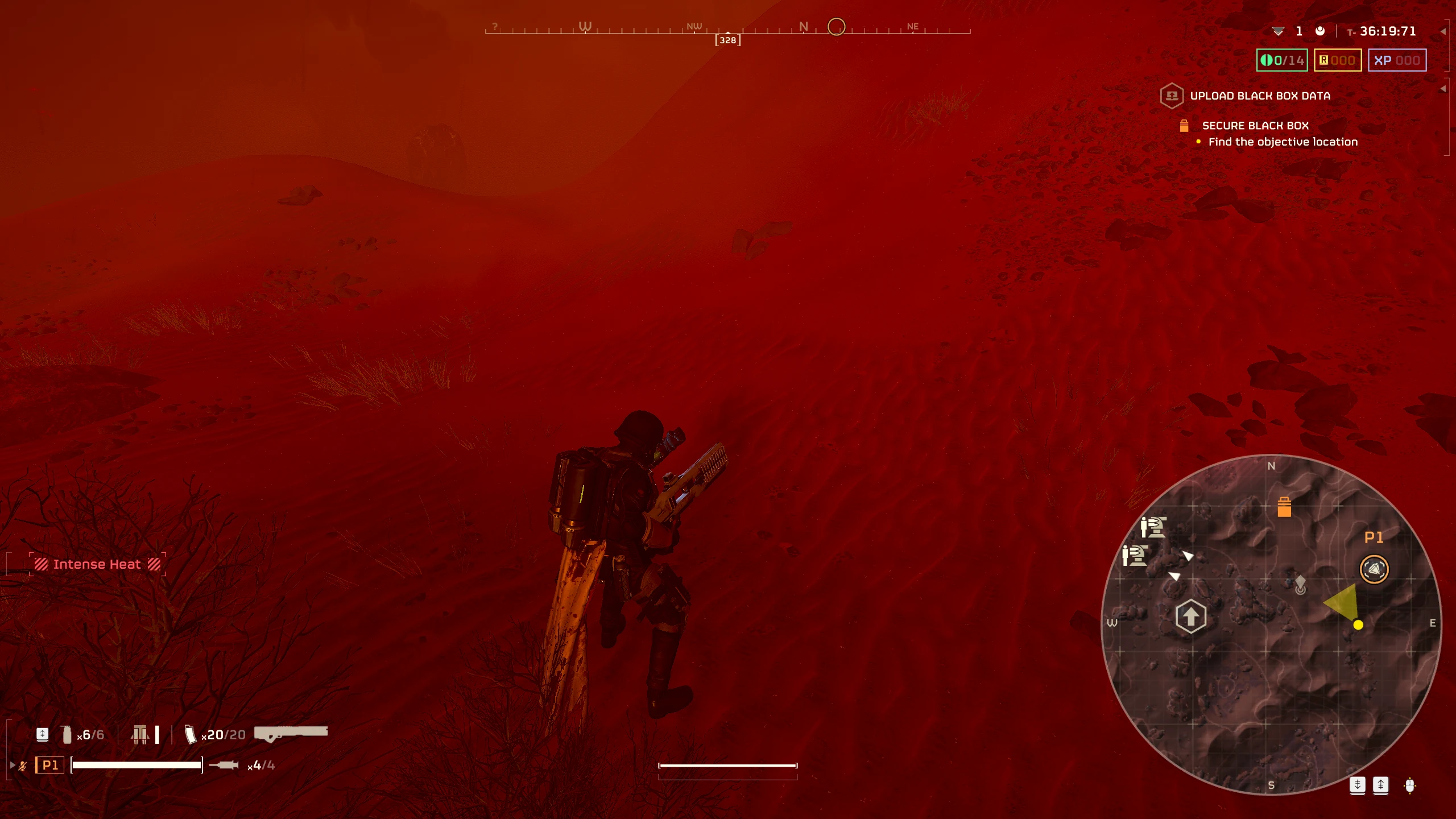Toggle the muted microphone icon
The image size is (1456, 819).
(x=23, y=766)
